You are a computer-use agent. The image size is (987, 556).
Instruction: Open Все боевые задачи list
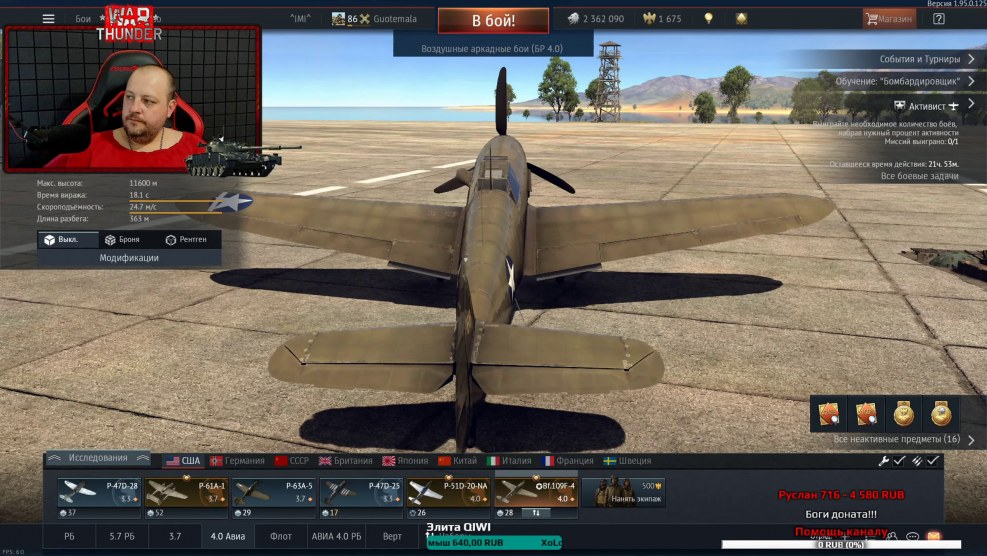pyautogui.click(x=919, y=176)
